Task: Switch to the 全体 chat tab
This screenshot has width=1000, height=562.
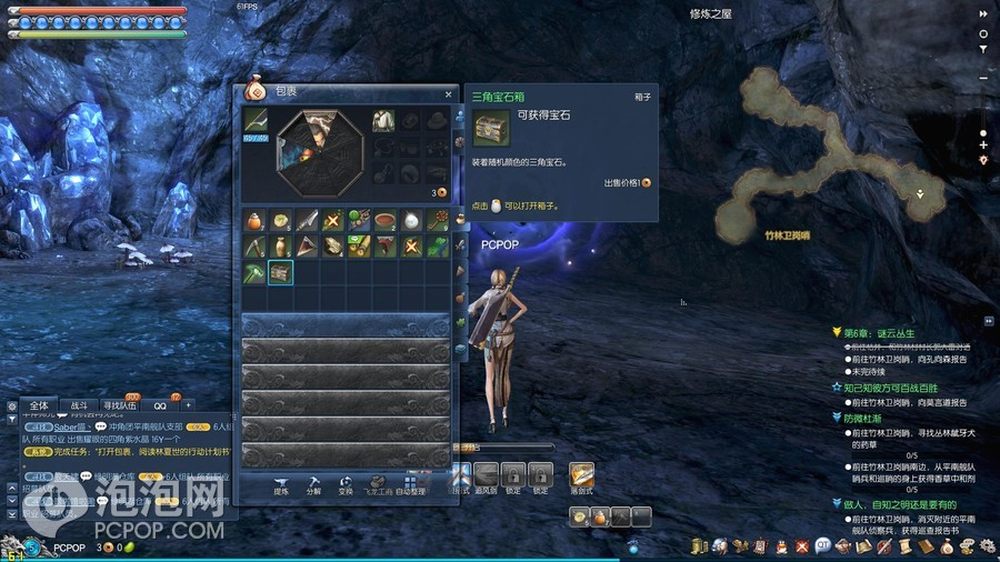Action: tap(38, 405)
